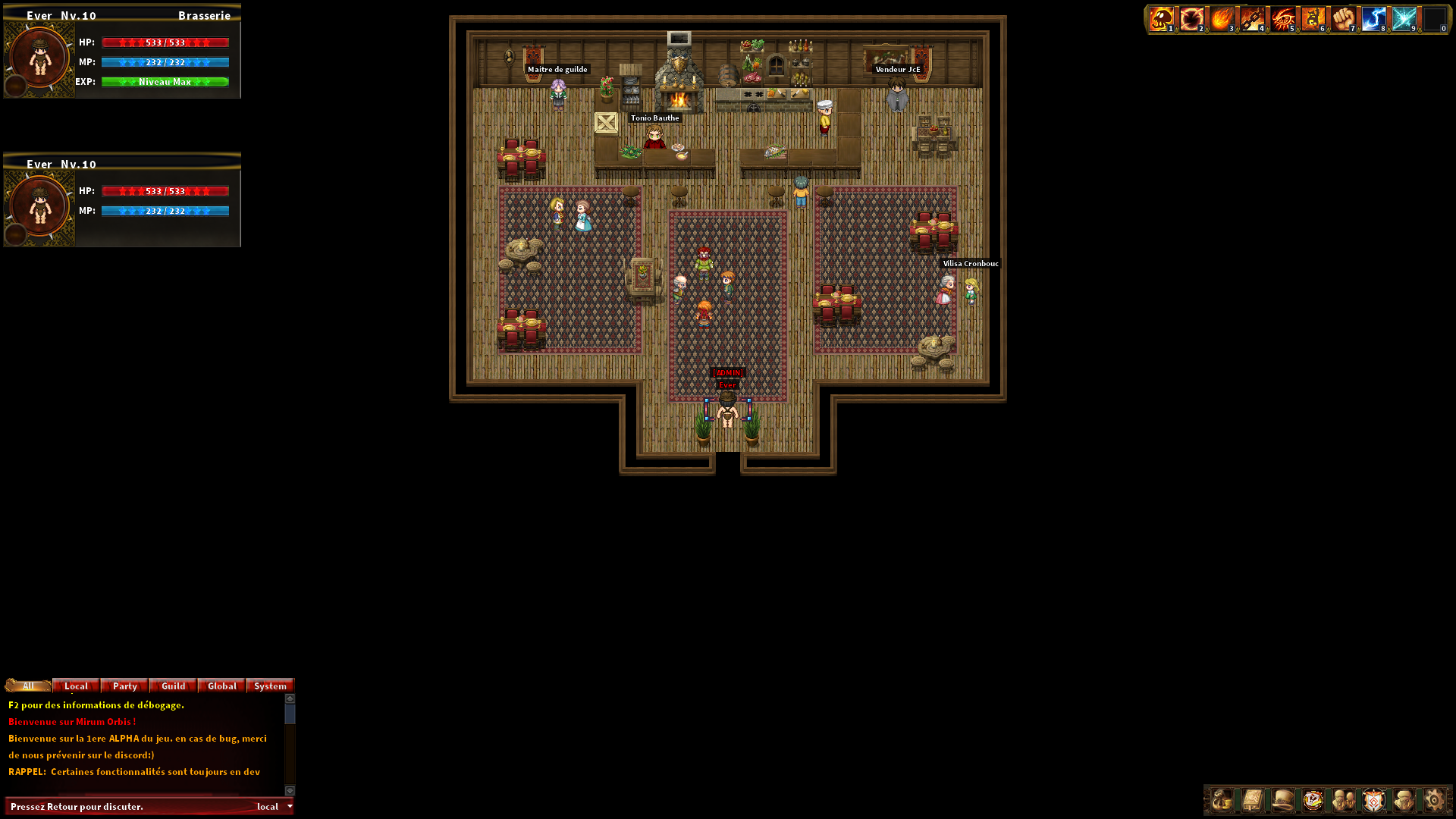This screenshot has width=1456, height=819.
Task: Open the guild crest icon
Action: (1373, 801)
